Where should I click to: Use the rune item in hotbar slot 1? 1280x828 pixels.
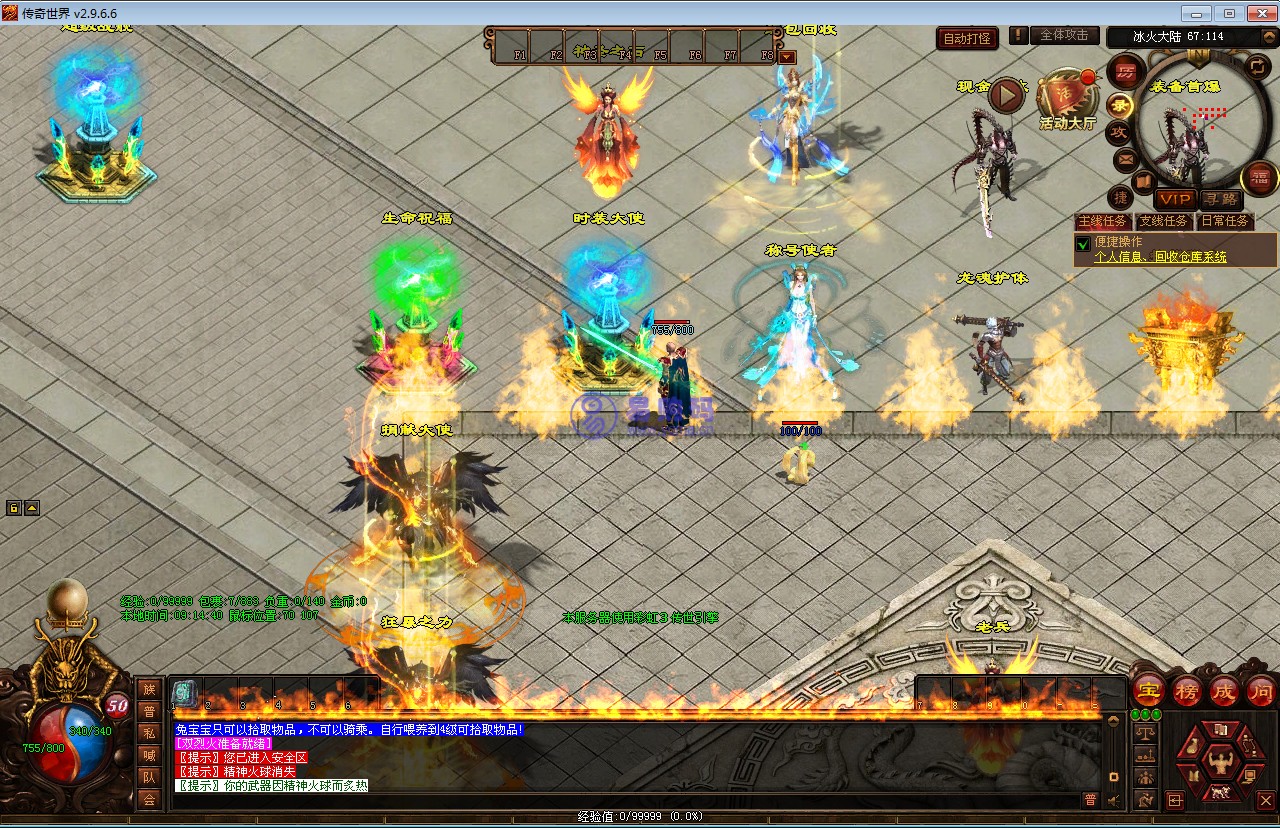184,691
